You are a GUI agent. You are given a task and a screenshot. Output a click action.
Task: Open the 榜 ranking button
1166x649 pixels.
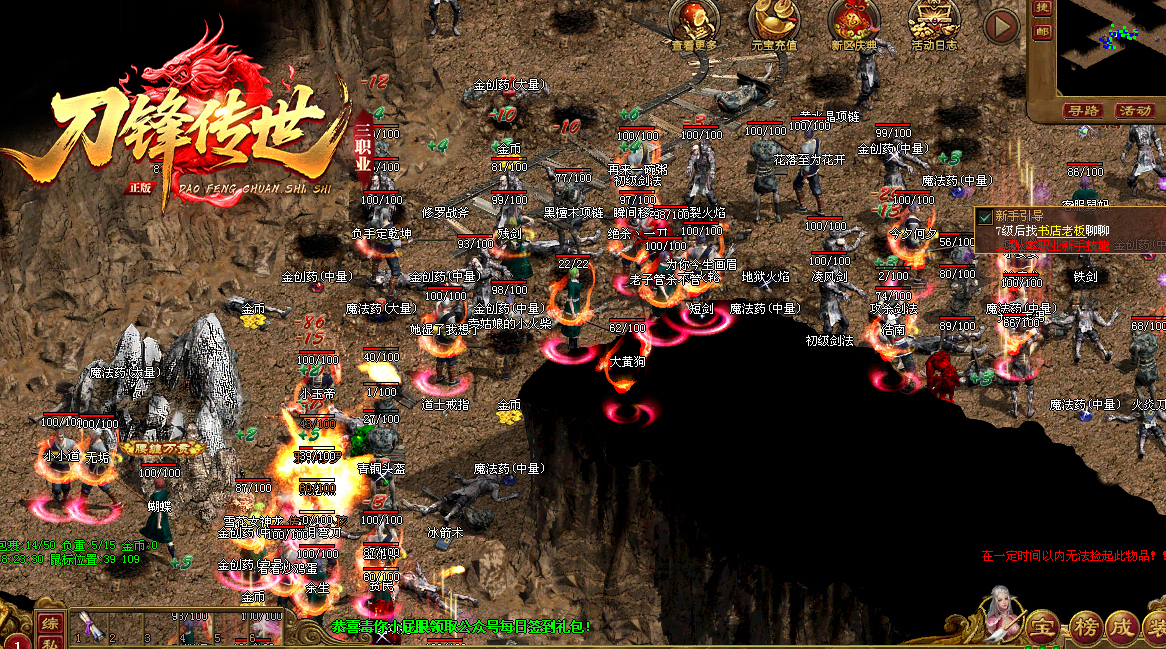[1086, 628]
